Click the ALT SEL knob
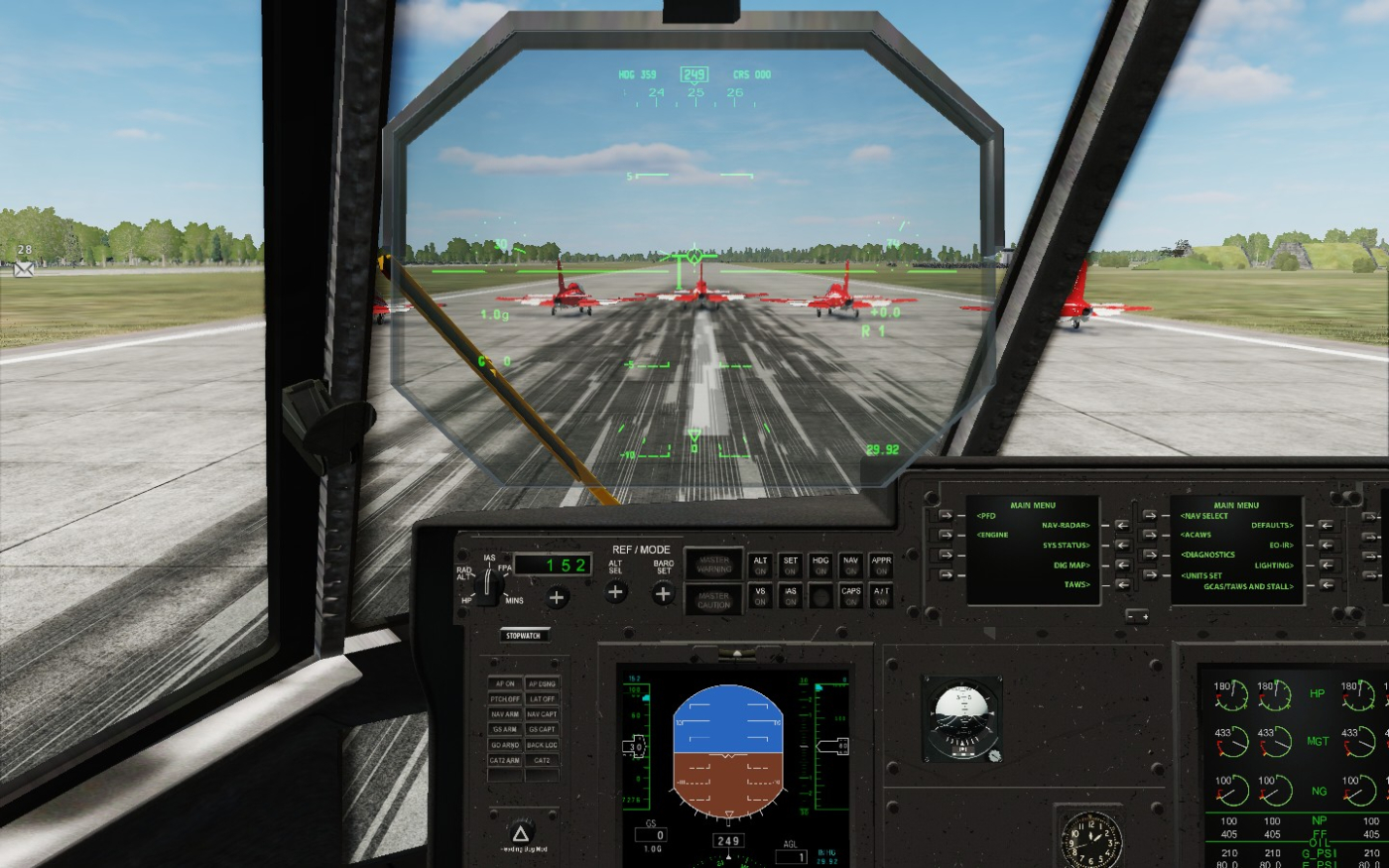Screen dimensions: 1389x868 coord(616,592)
